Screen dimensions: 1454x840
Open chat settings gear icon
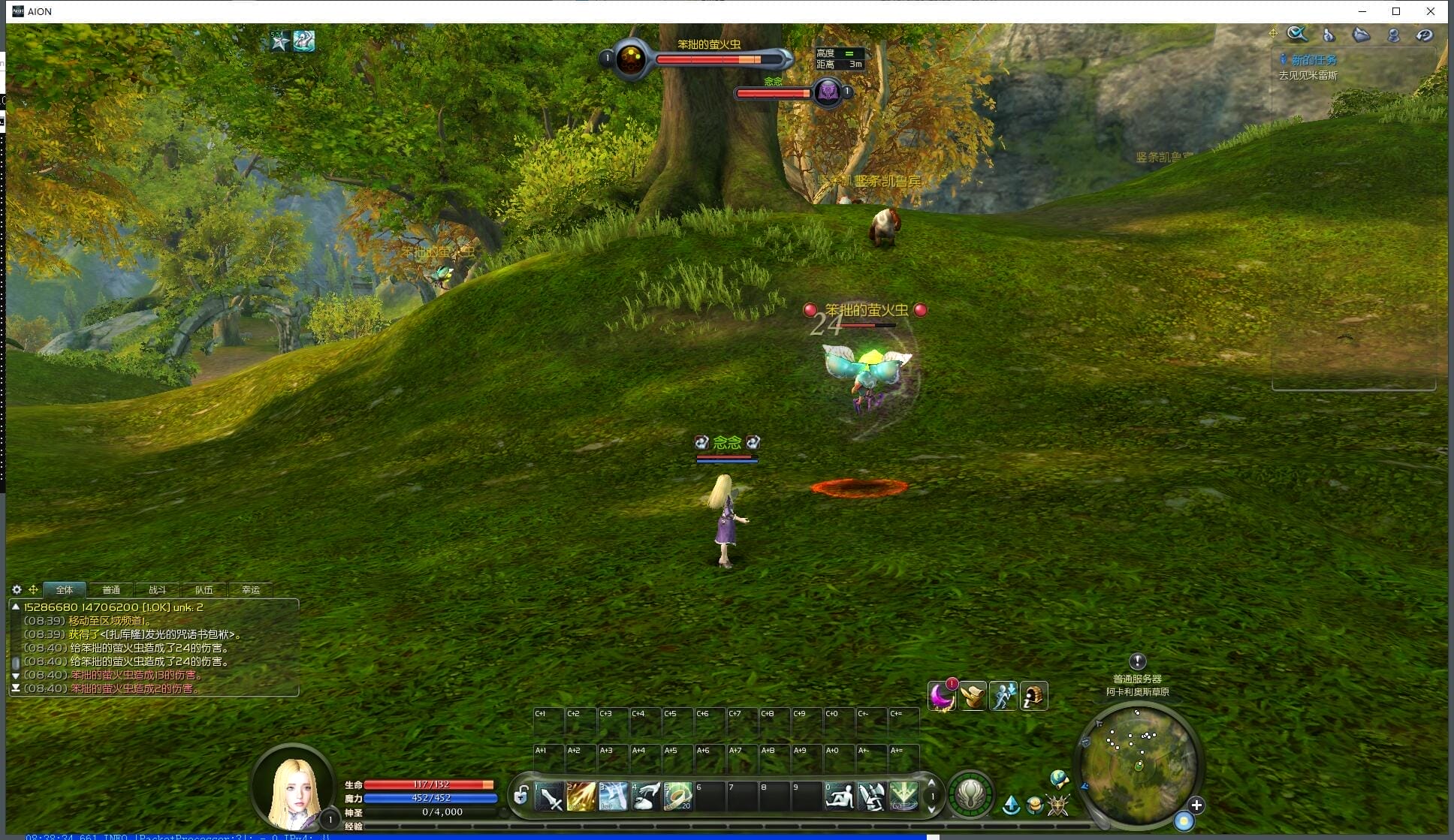click(x=17, y=590)
